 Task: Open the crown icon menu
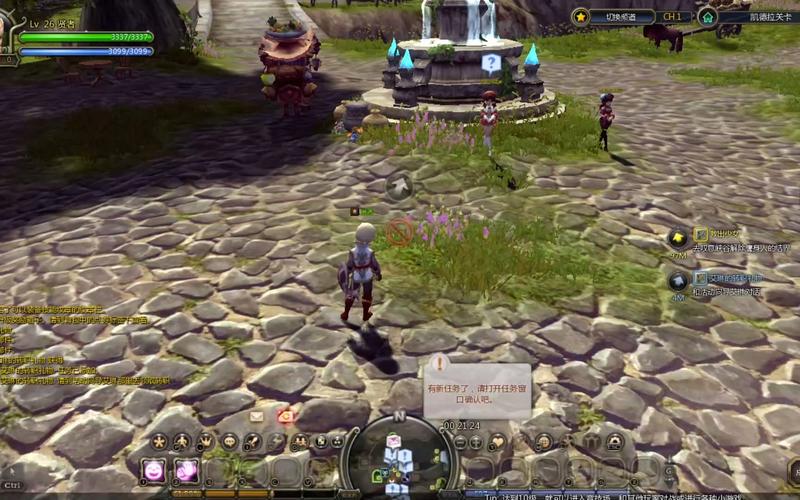coord(206,441)
